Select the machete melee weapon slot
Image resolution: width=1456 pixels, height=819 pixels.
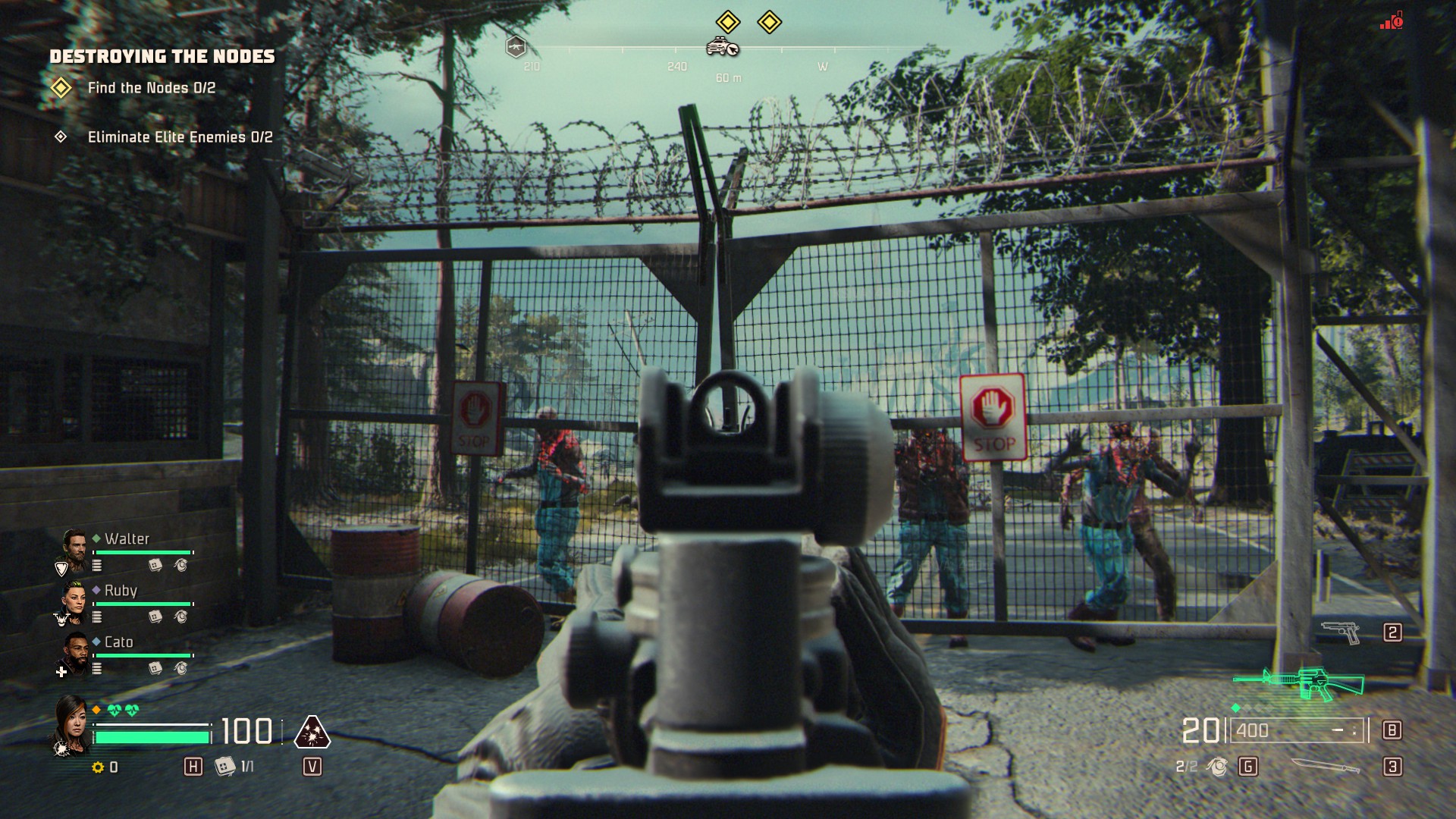[1325, 766]
